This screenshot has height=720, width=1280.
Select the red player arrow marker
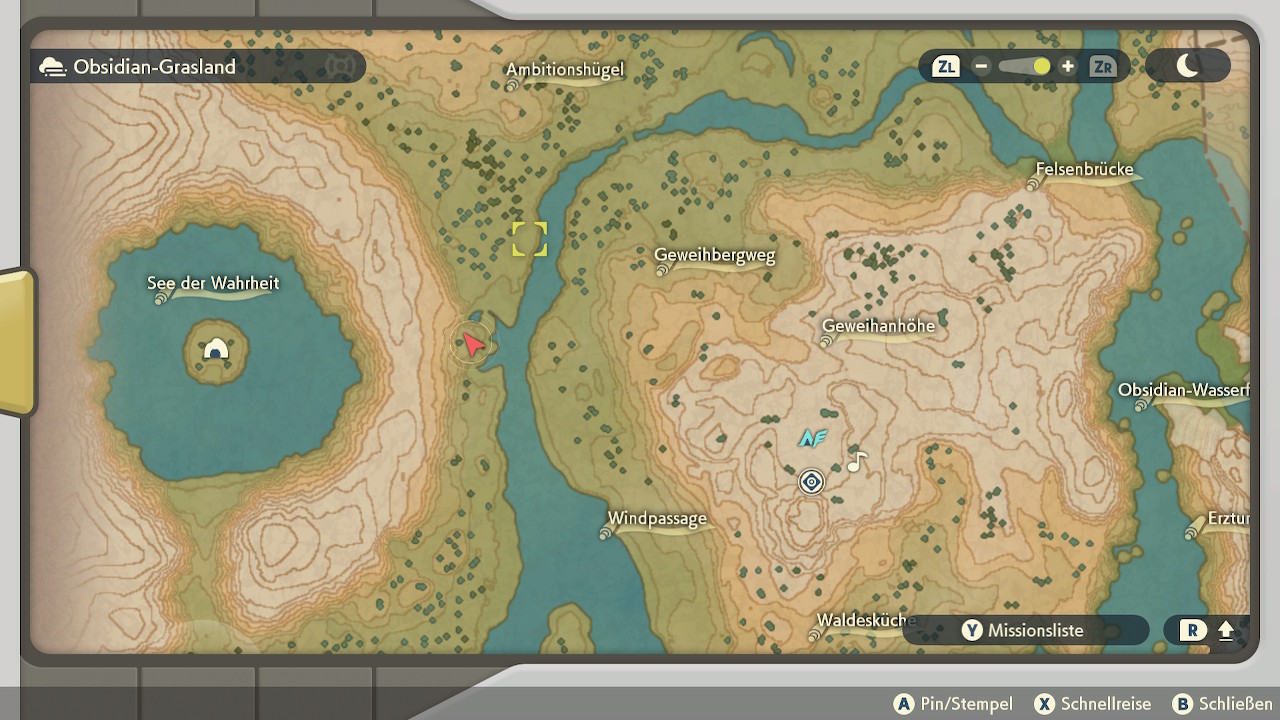coord(472,345)
